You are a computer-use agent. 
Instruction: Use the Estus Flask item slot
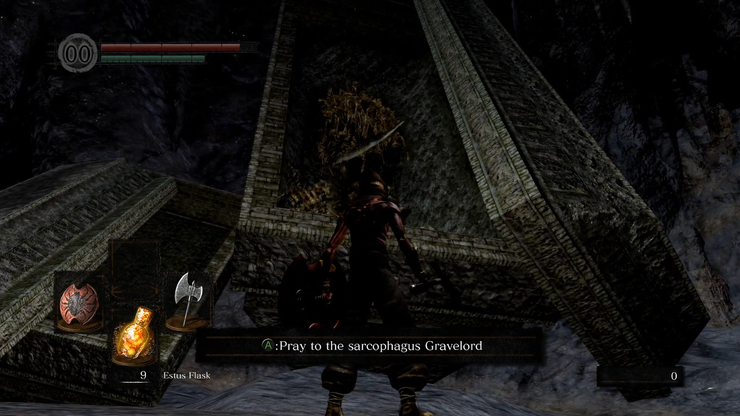(133, 337)
